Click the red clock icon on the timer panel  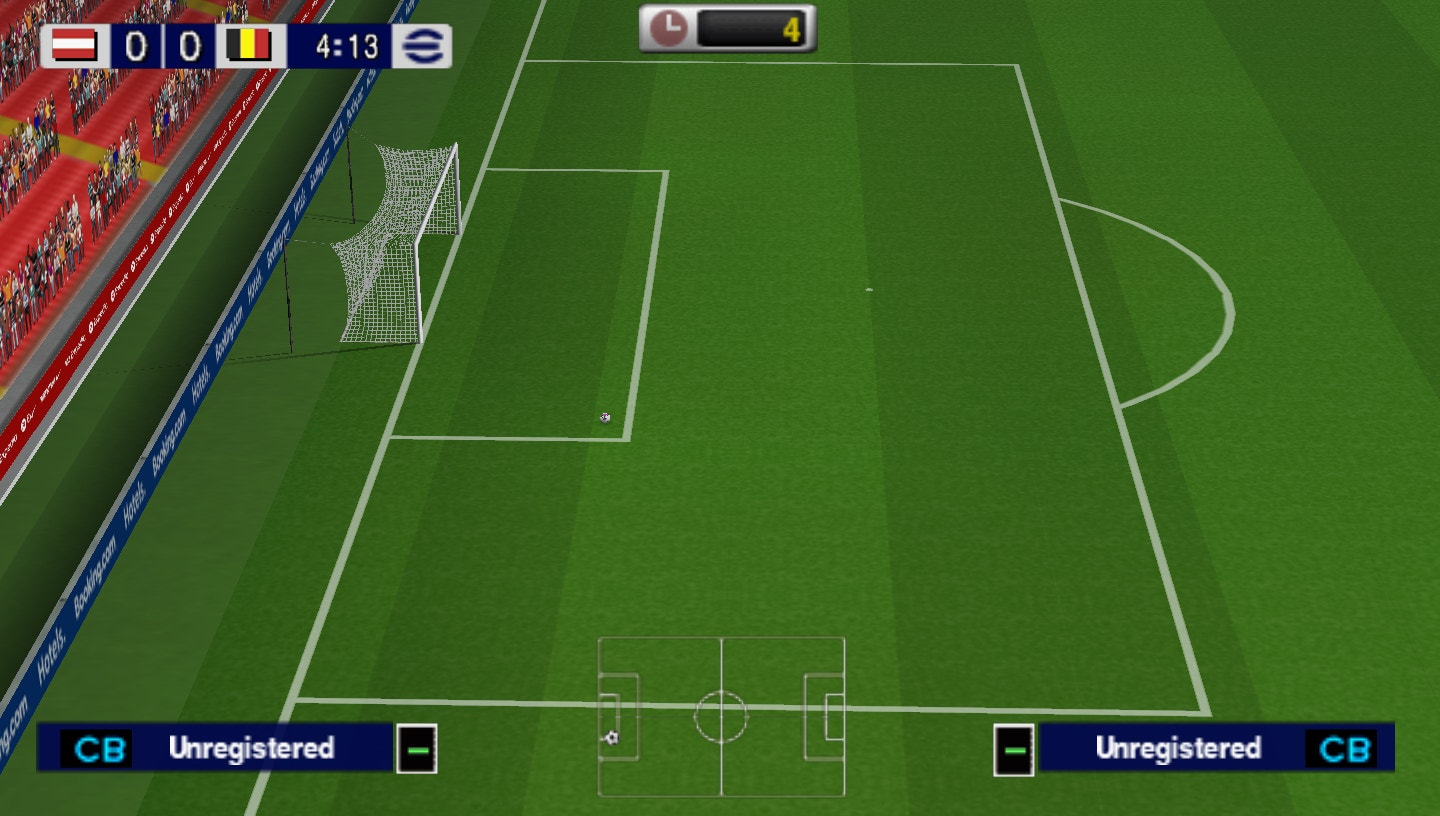666,27
